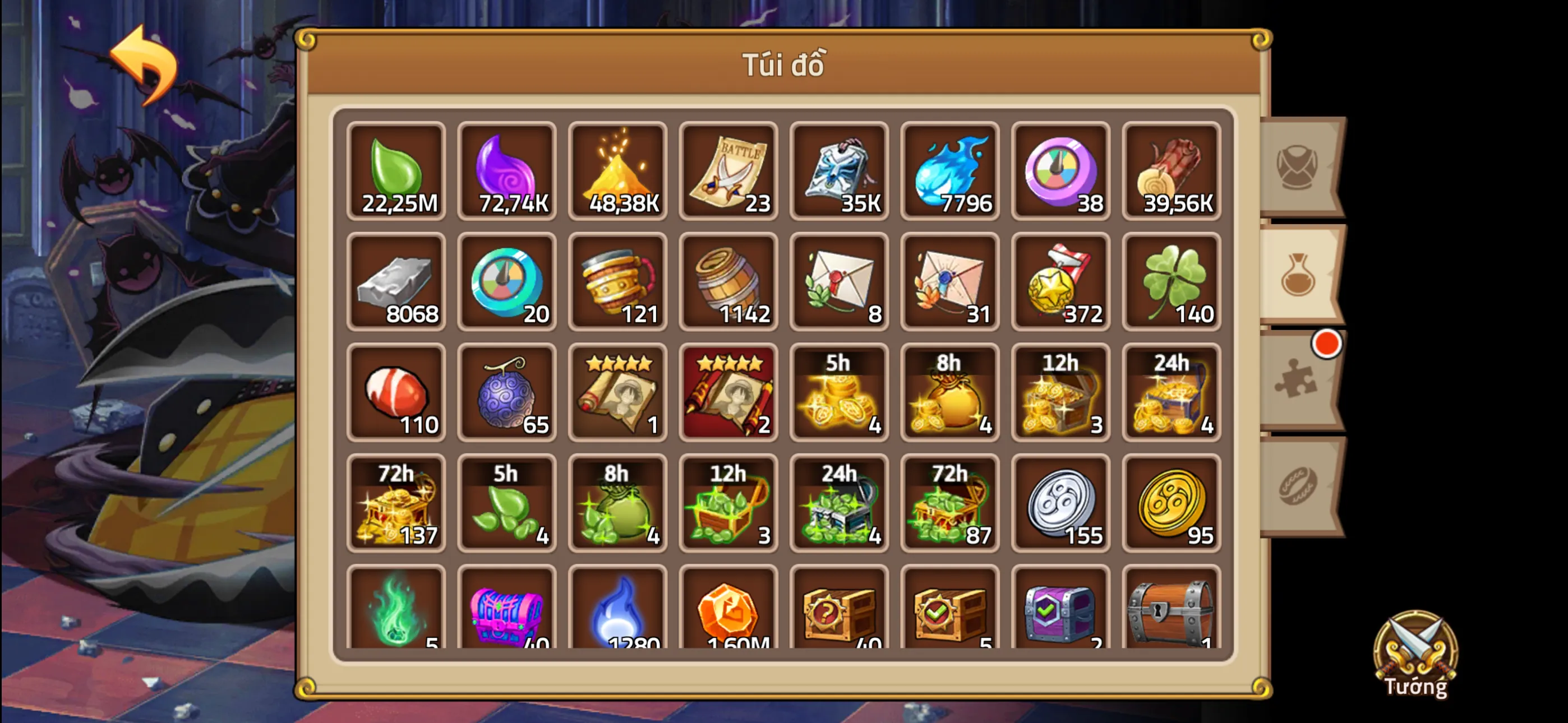Select the purple devil fruit item
The height and width of the screenshot is (723, 1568).
[x=507, y=392]
